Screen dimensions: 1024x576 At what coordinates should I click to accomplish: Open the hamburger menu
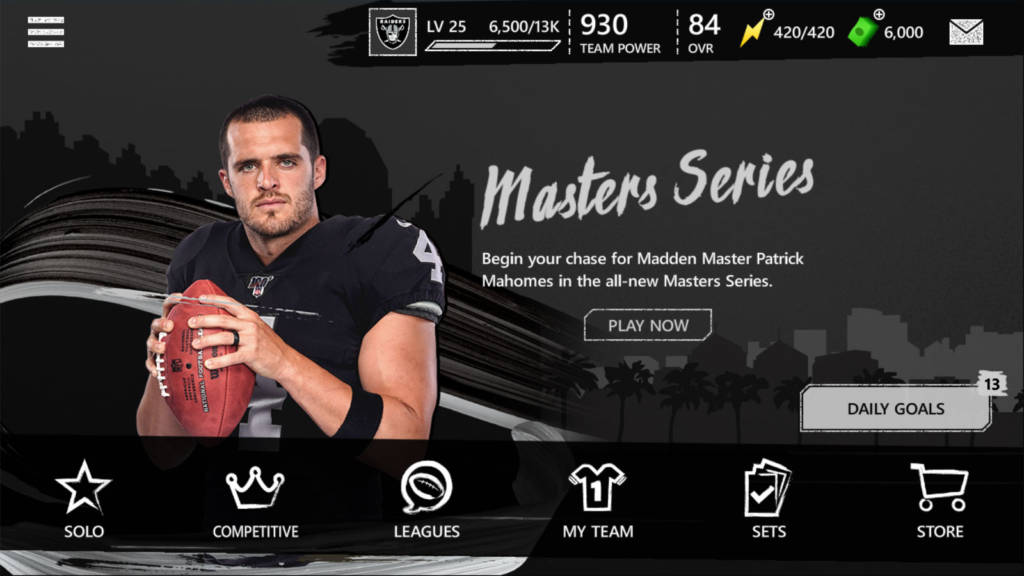pos(46,32)
